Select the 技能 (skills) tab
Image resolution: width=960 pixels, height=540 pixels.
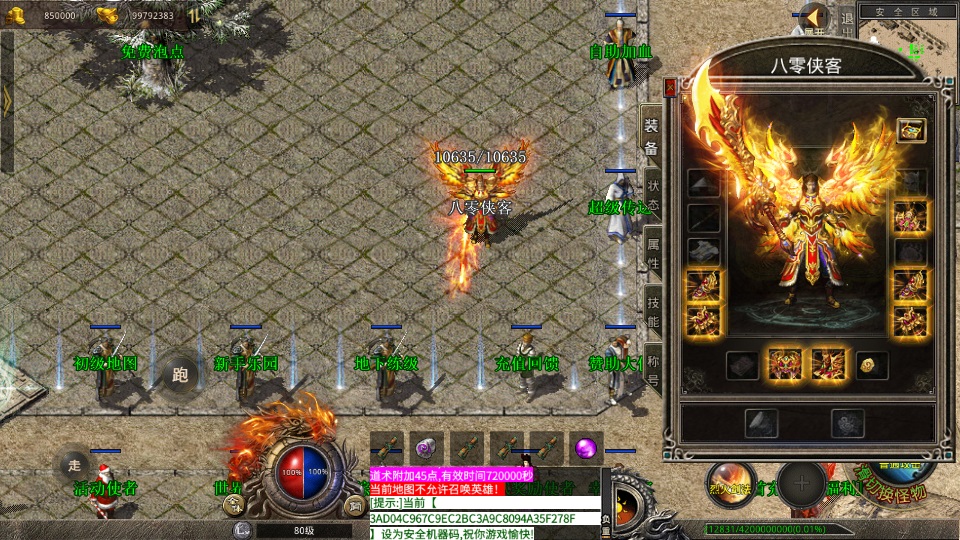(x=653, y=313)
